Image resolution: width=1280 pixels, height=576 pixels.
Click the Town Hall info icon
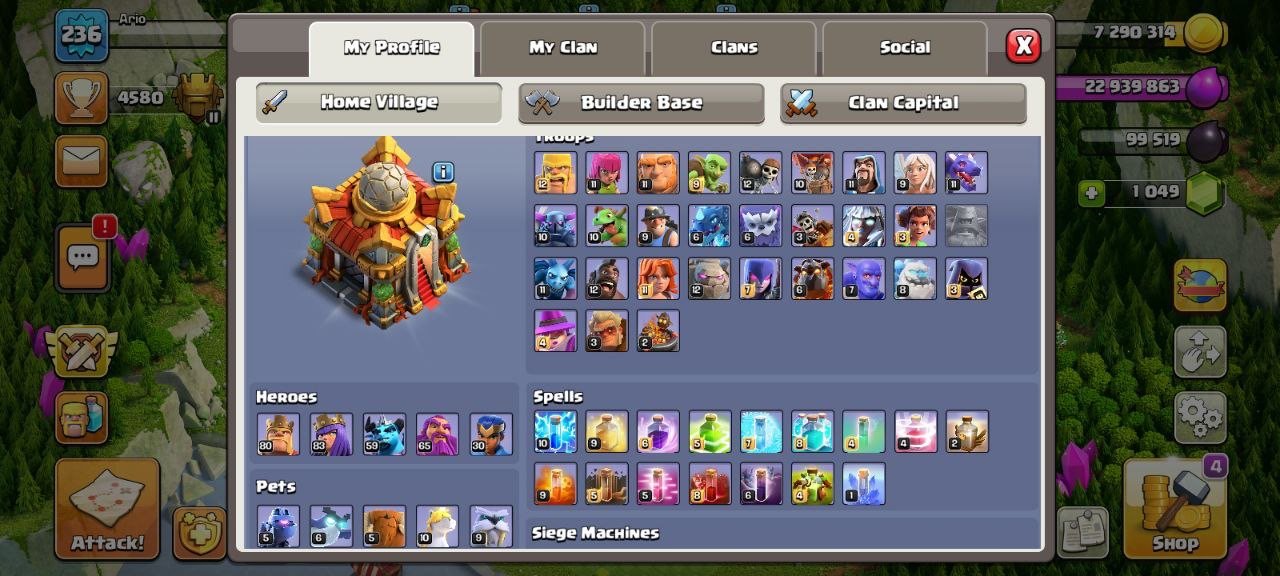coord(443,172)
